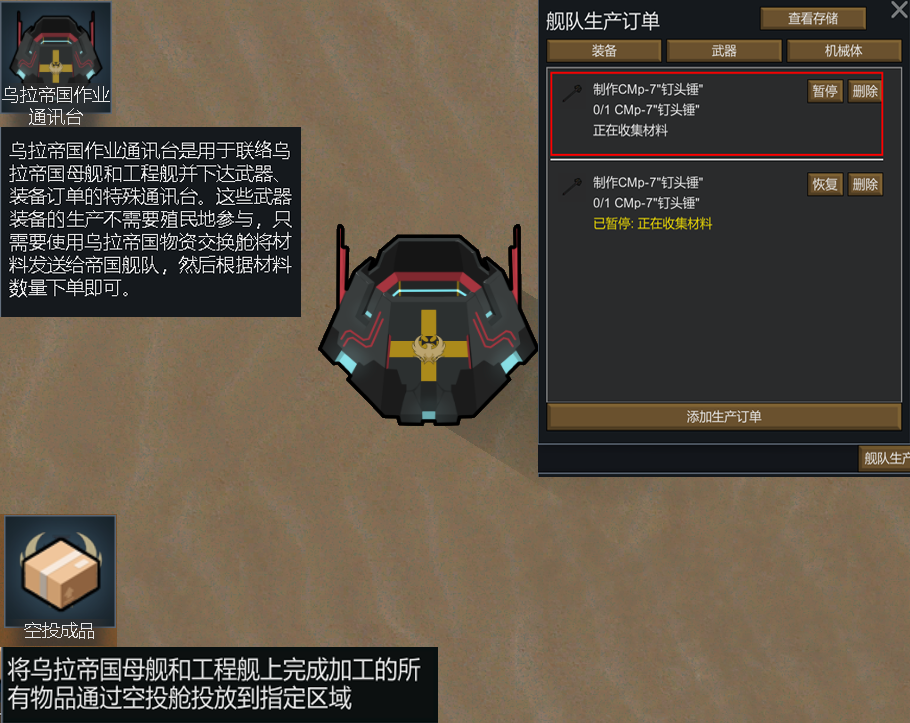Viewport: 910px width, 723px height.
Task: Switch to the 机械体 category
Action: tap(843, 51)
